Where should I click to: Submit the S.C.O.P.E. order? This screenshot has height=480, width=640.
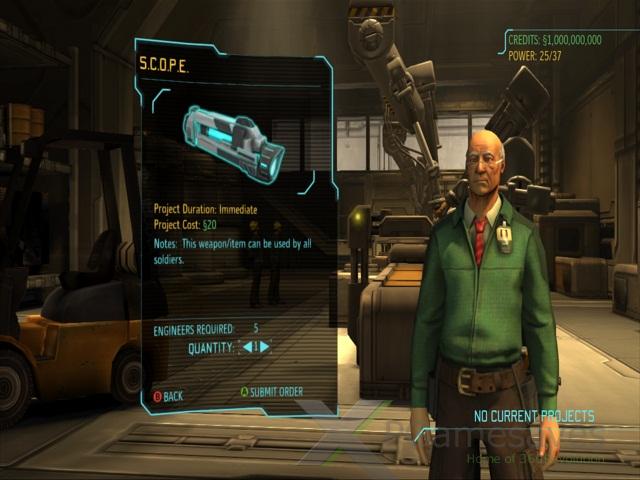271,392
